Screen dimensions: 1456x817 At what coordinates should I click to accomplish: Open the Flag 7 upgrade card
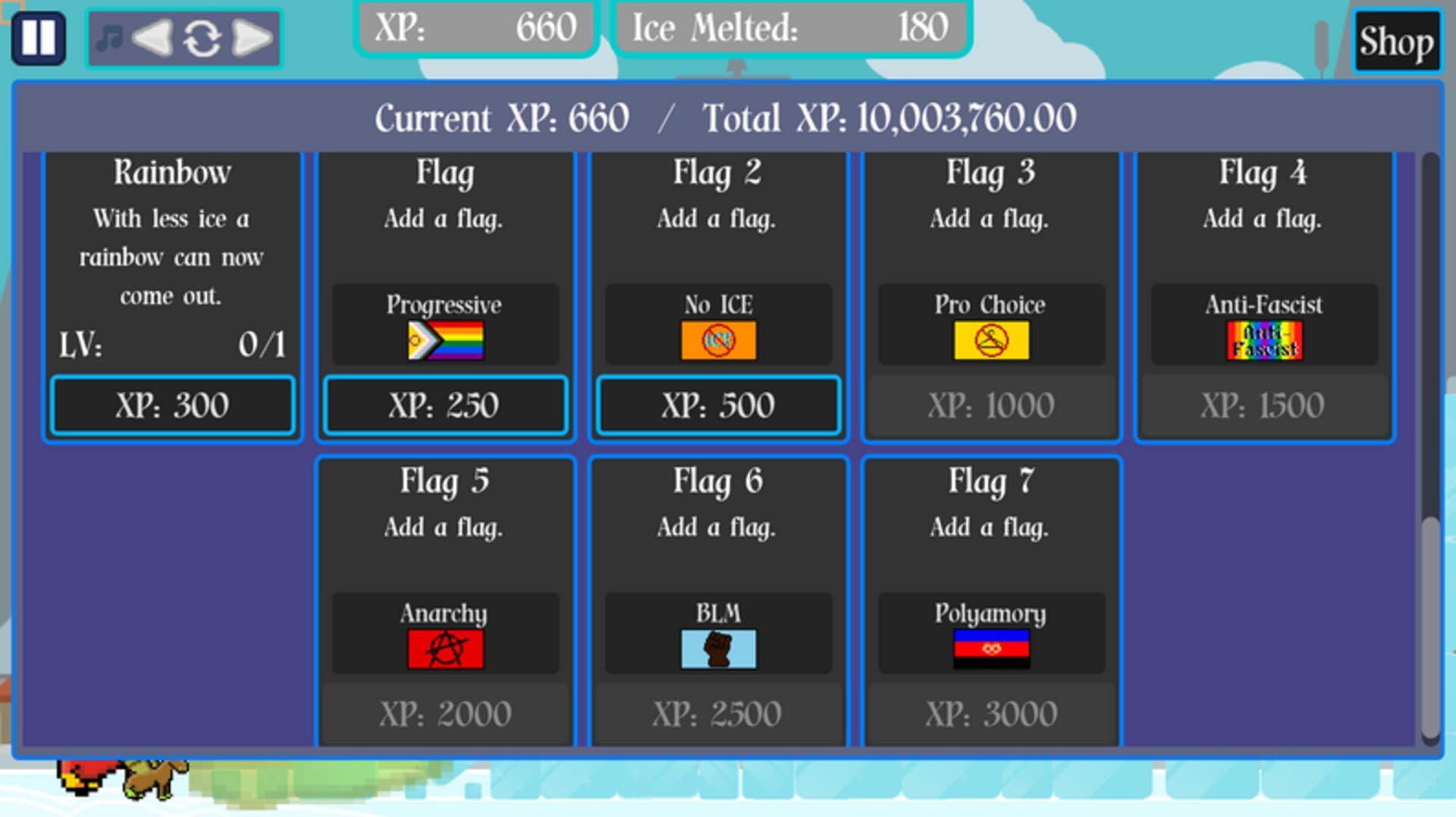coord(990,480)
